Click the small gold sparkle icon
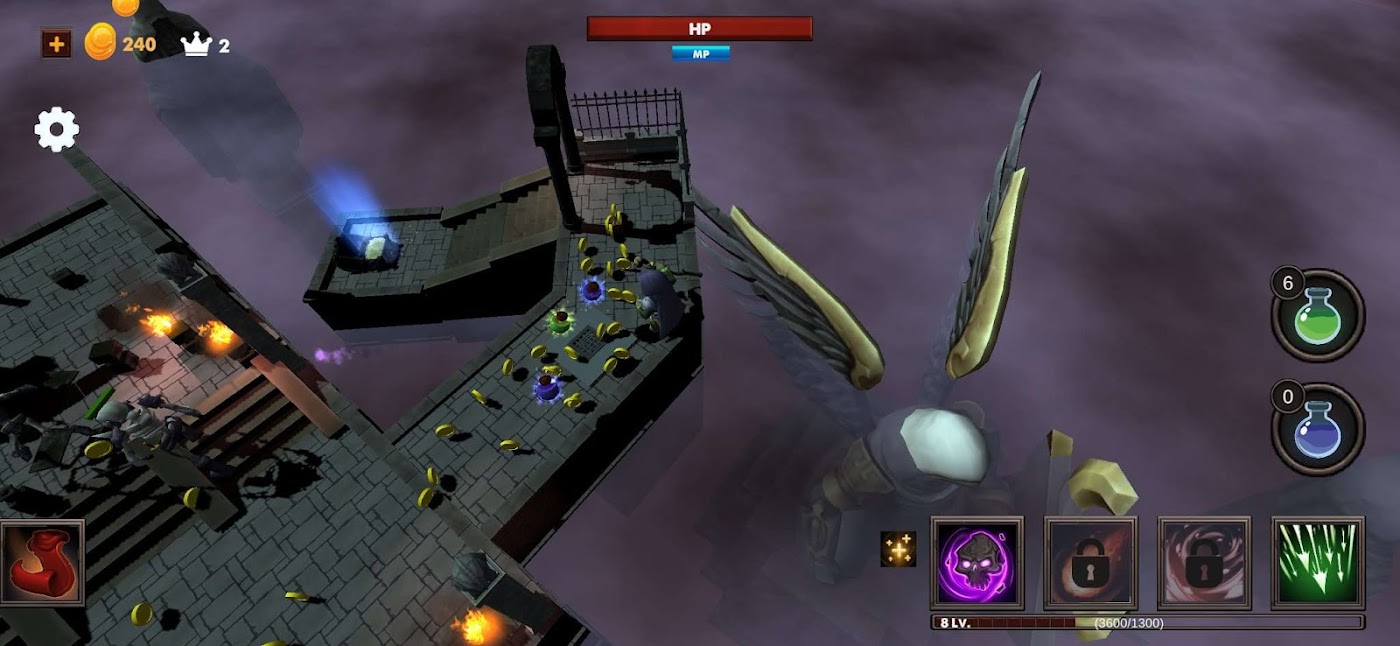The height and width of the screenshot is (646, 1400). coord(898,549)
